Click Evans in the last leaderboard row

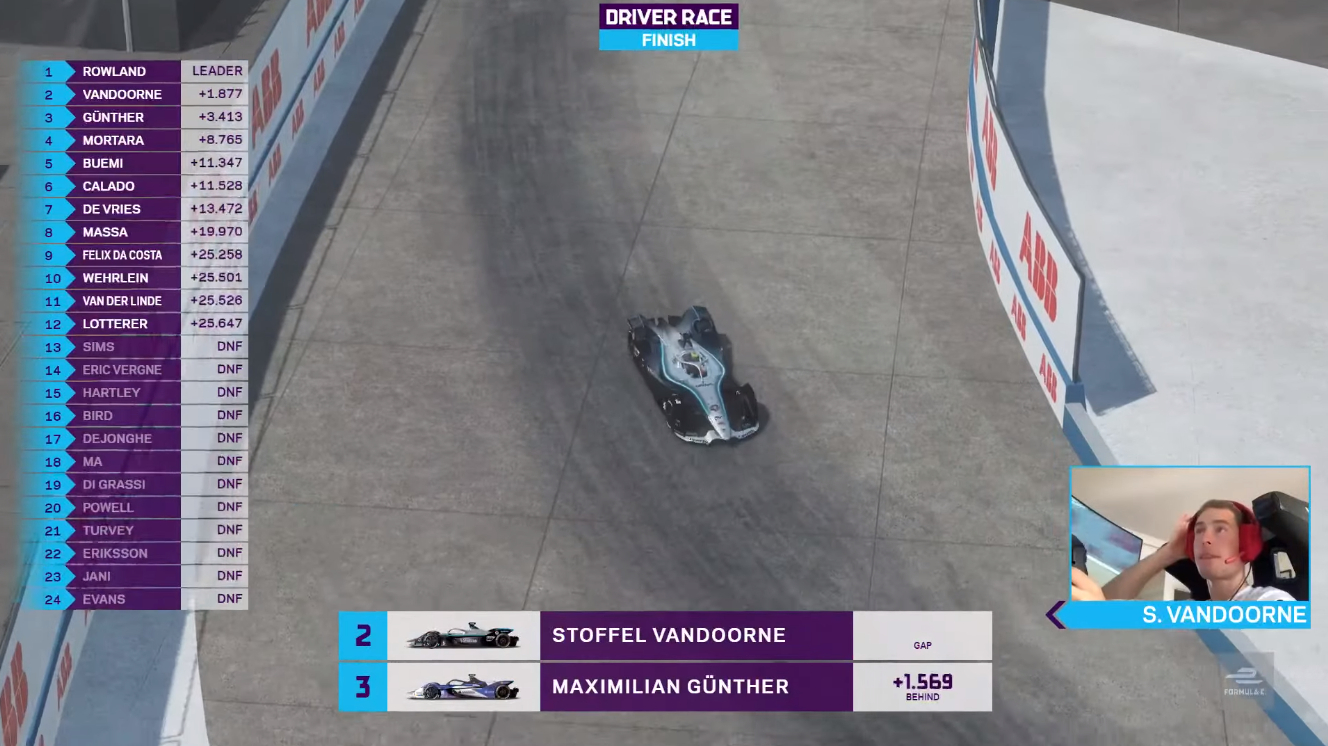coord(136,599)
